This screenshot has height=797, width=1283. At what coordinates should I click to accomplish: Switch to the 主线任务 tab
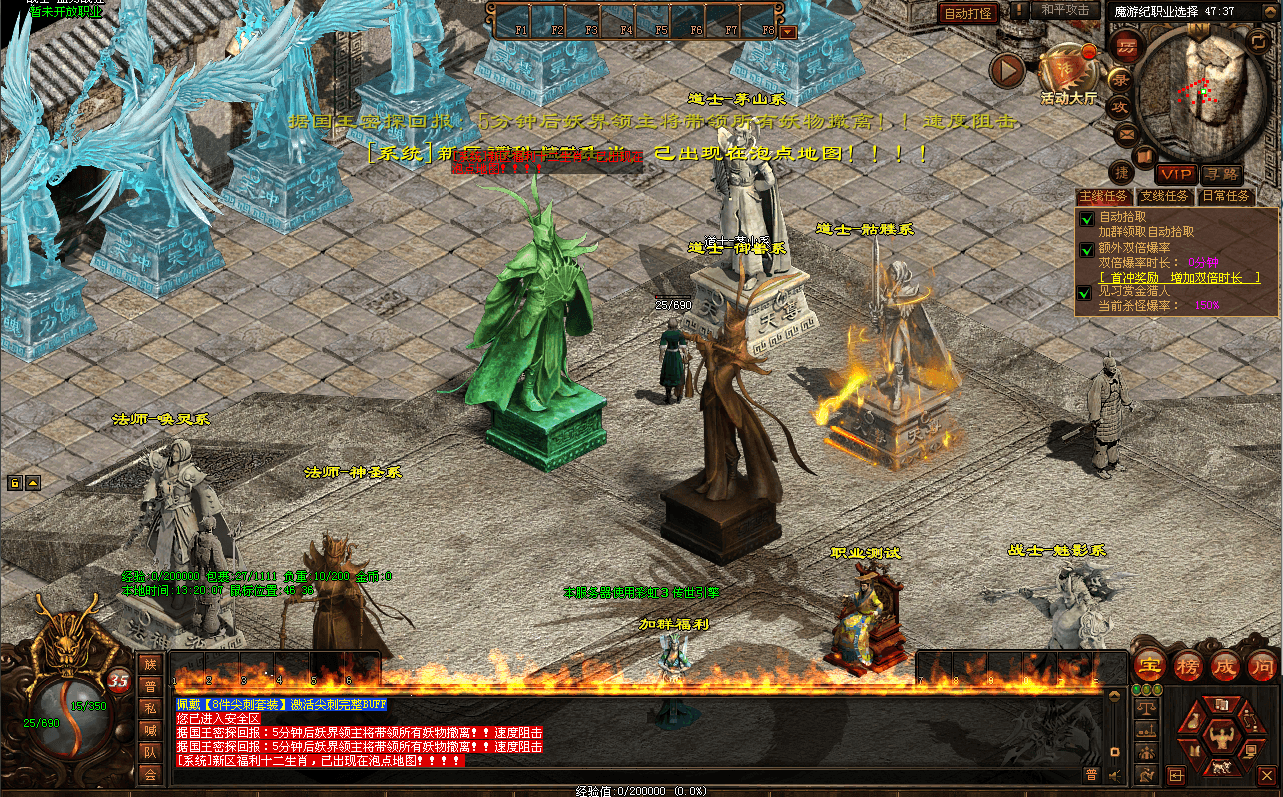point(1105,197)
